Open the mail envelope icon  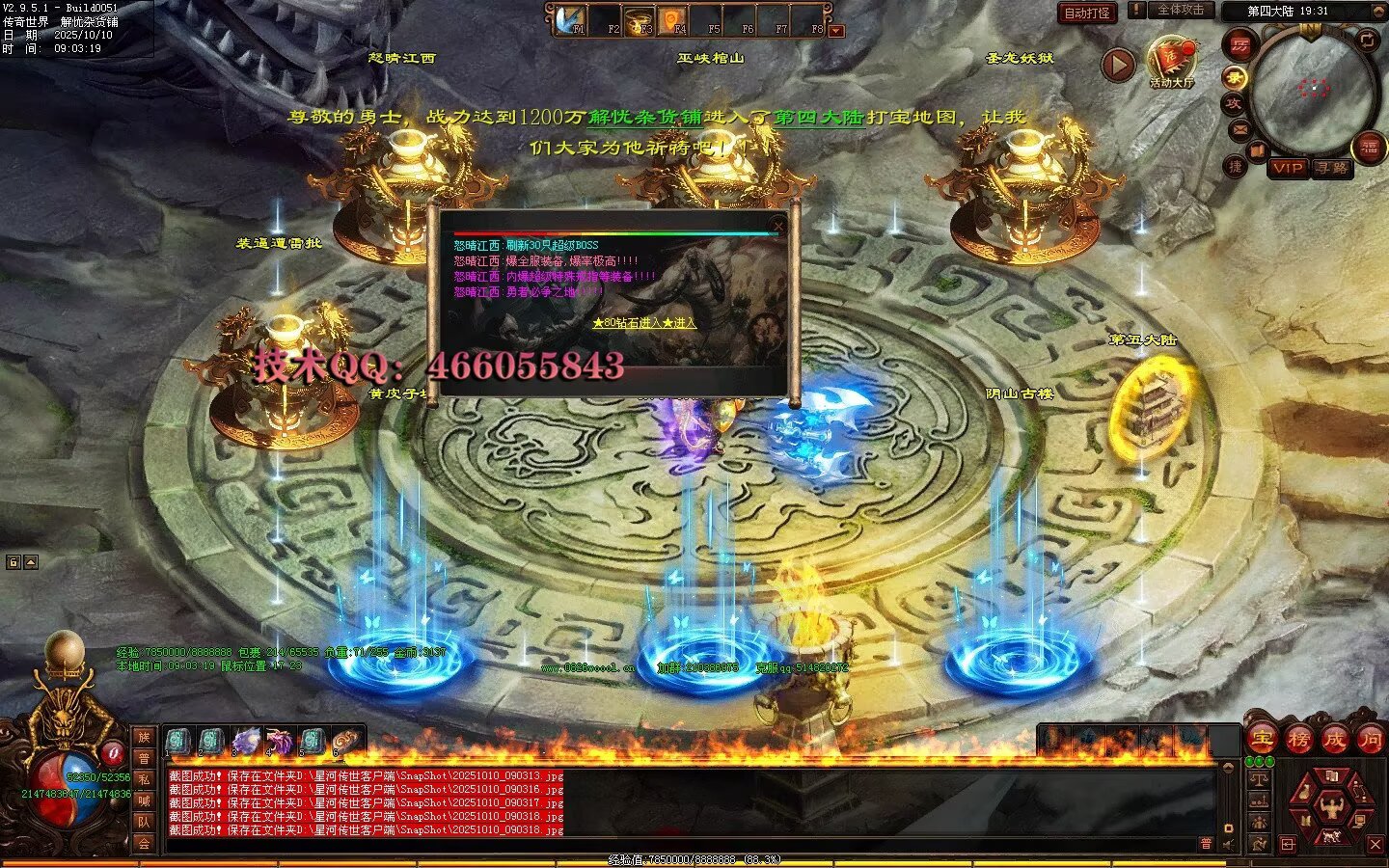click(1239, 128)
